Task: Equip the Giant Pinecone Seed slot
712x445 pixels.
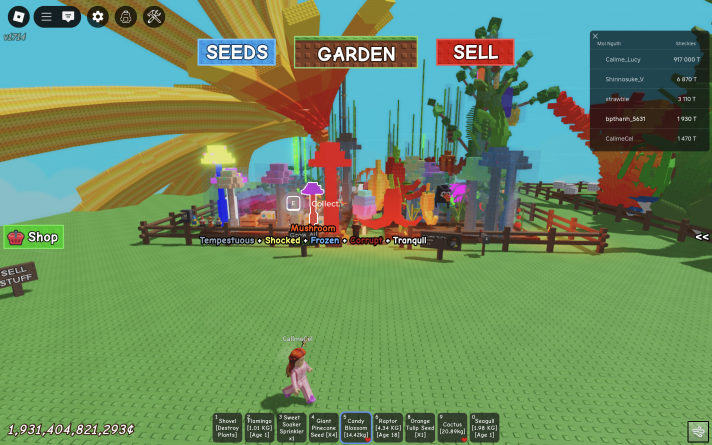Action: (323, 426)
